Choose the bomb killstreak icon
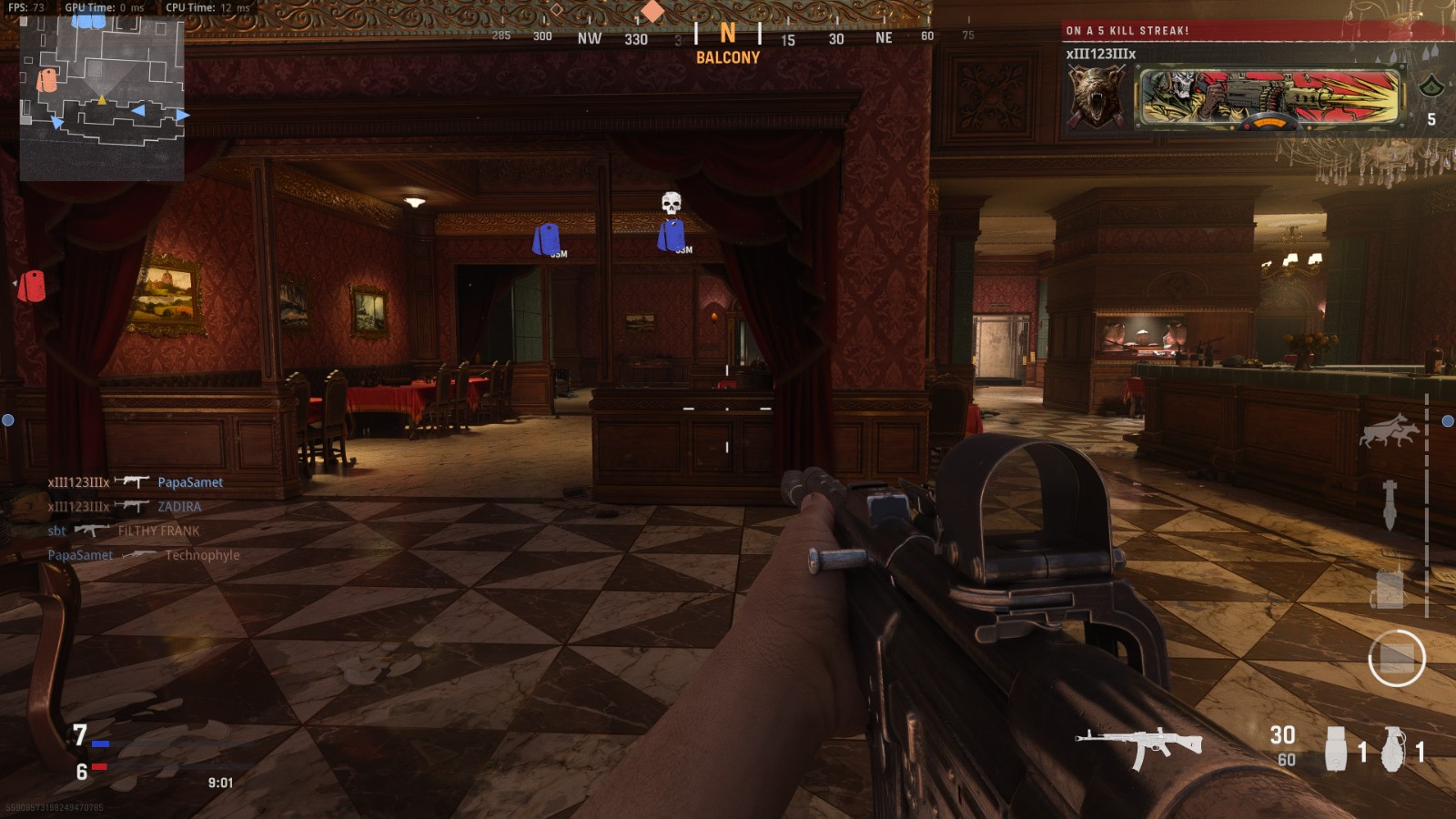The width and height of the screenshot is (1456, 819). point(1390,504)
